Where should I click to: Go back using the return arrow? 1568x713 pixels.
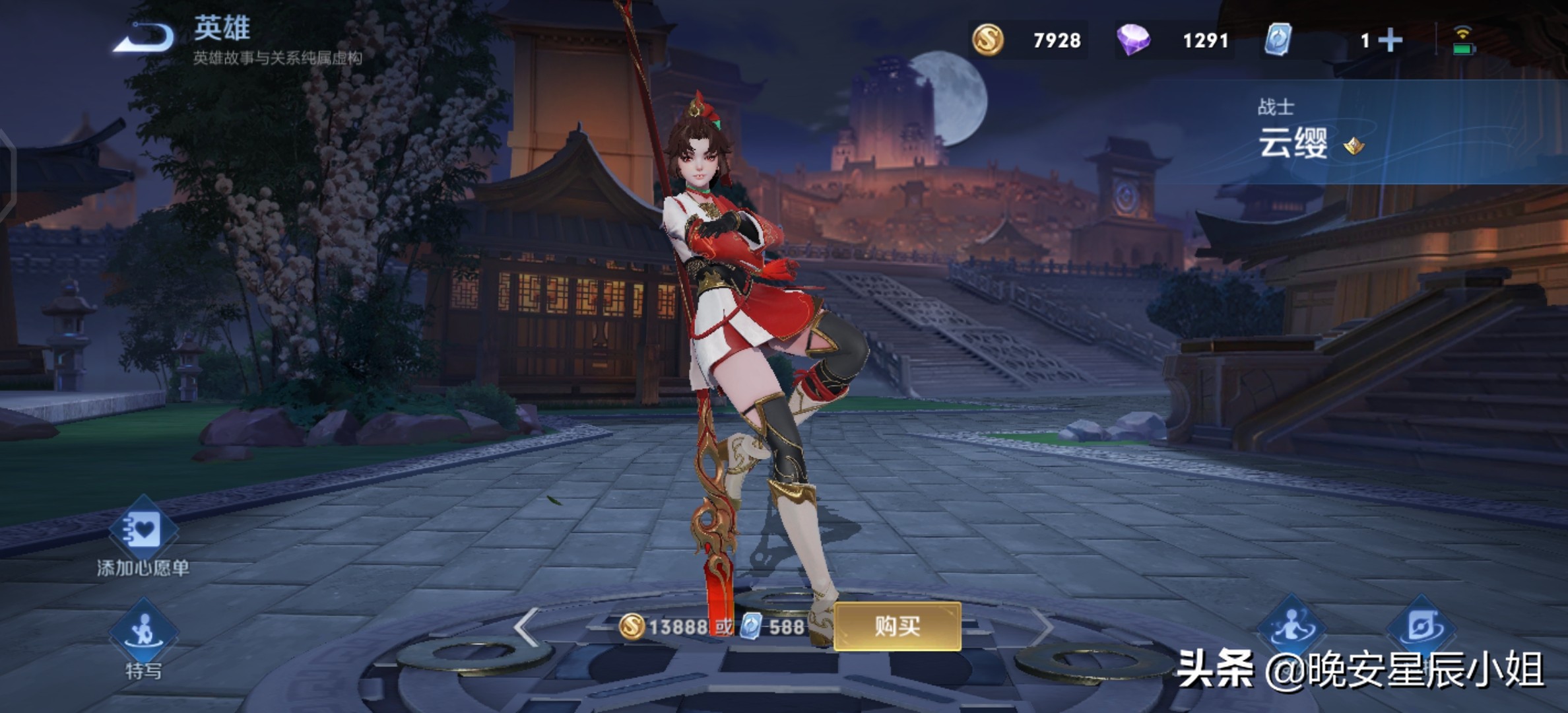pos(145,37)
